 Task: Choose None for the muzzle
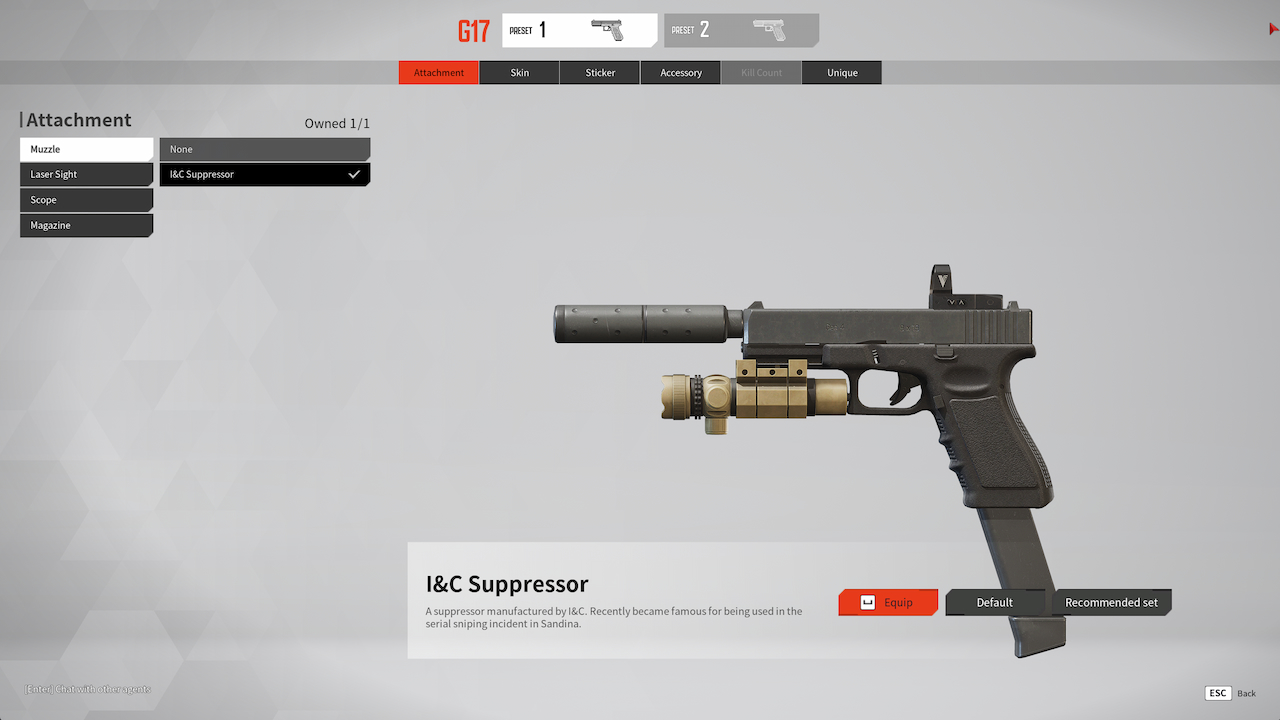[x=264, y=149]
